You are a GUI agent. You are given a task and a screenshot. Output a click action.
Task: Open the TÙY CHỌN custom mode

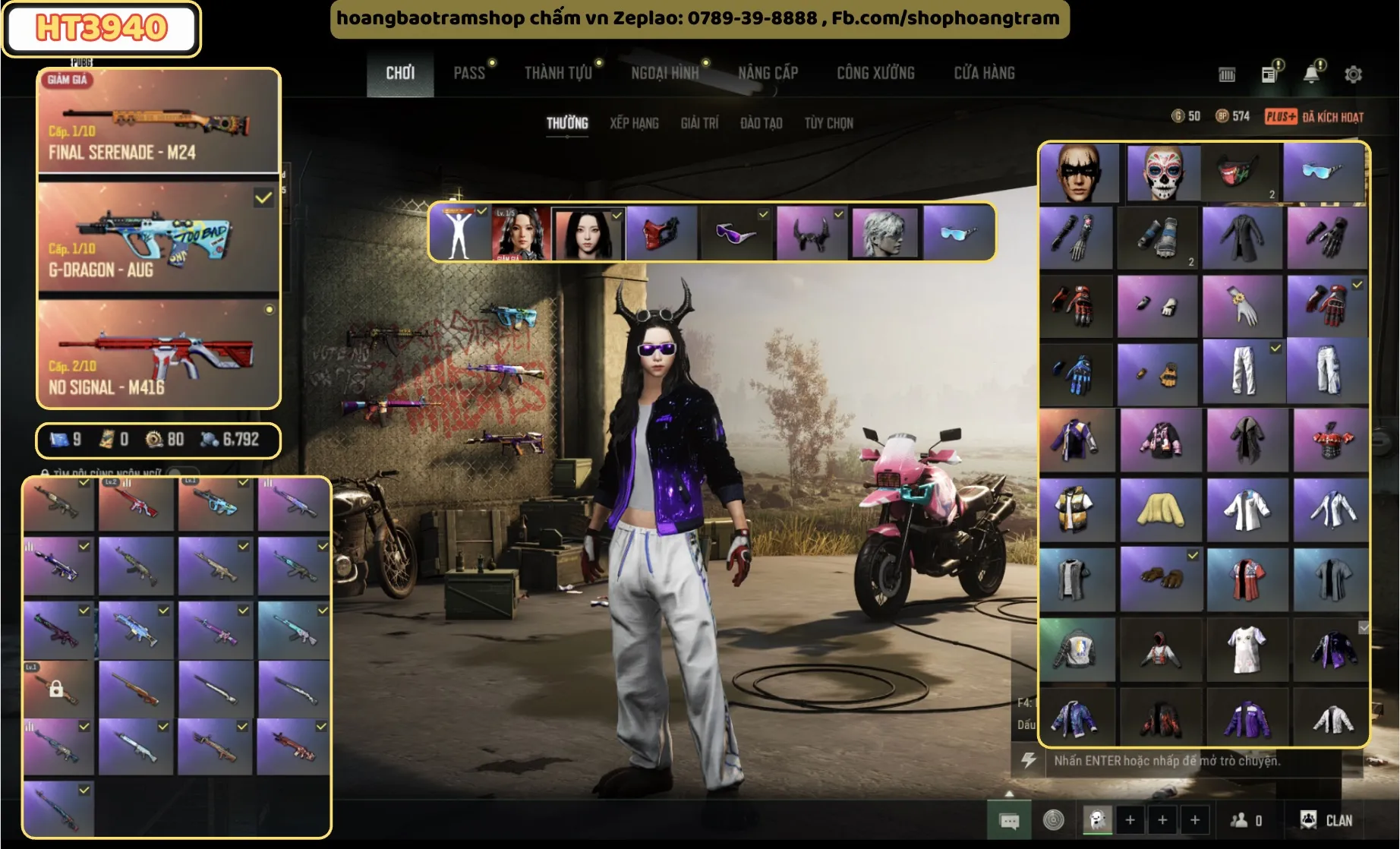pos(828,123)
